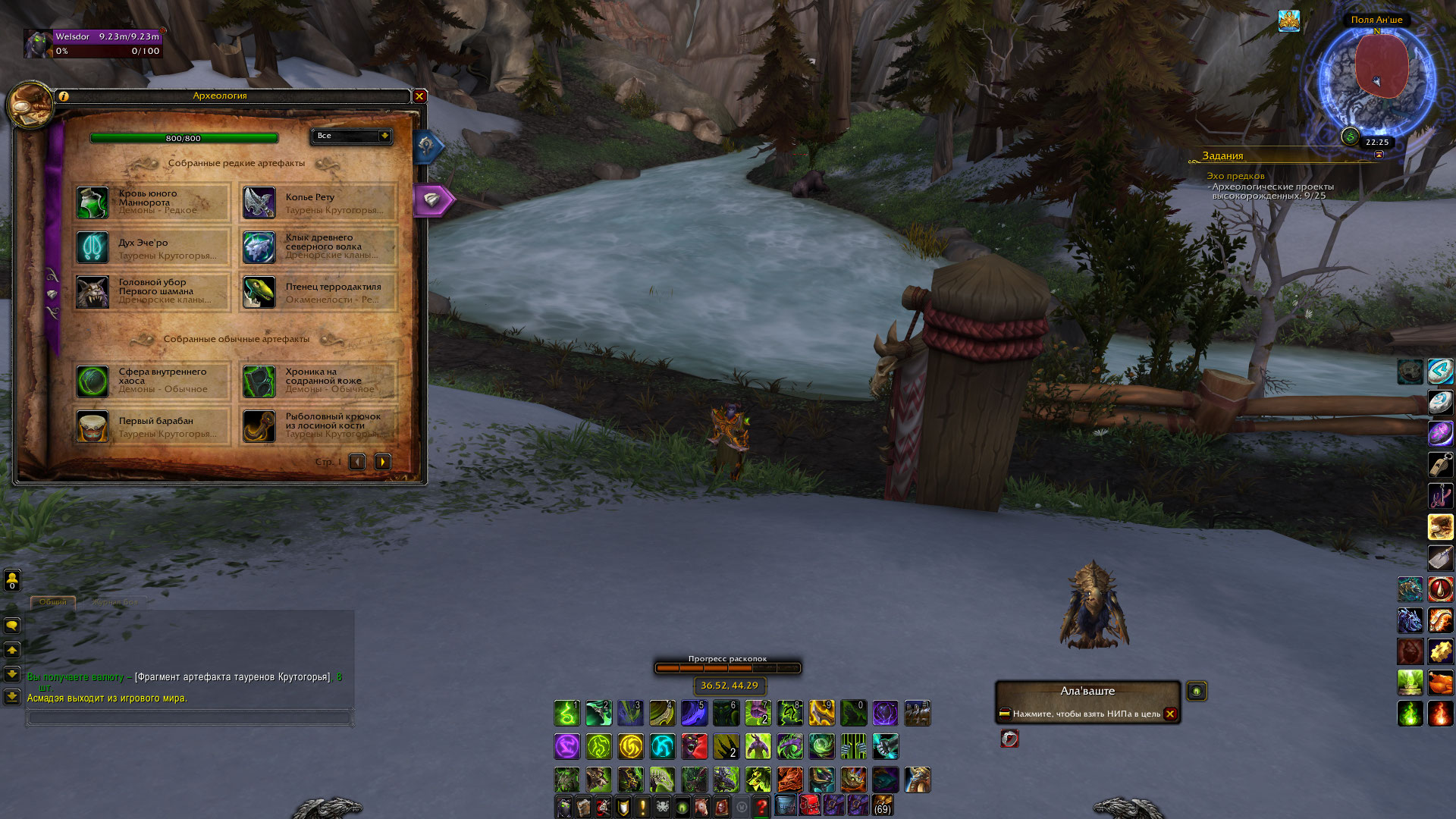This screenshot has width=1456, height=819.
Task: Click the Welsdor player unit frame
Action: point(93,44)
